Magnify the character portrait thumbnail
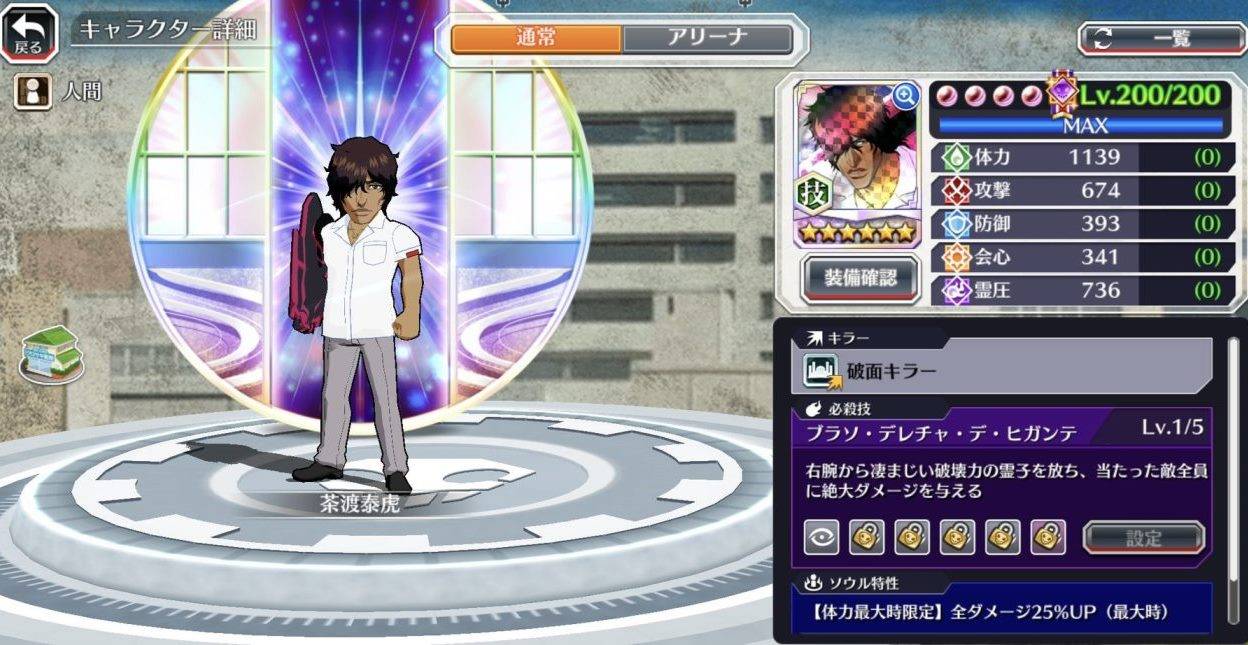 pyautogui.click(x=906, y=95)
